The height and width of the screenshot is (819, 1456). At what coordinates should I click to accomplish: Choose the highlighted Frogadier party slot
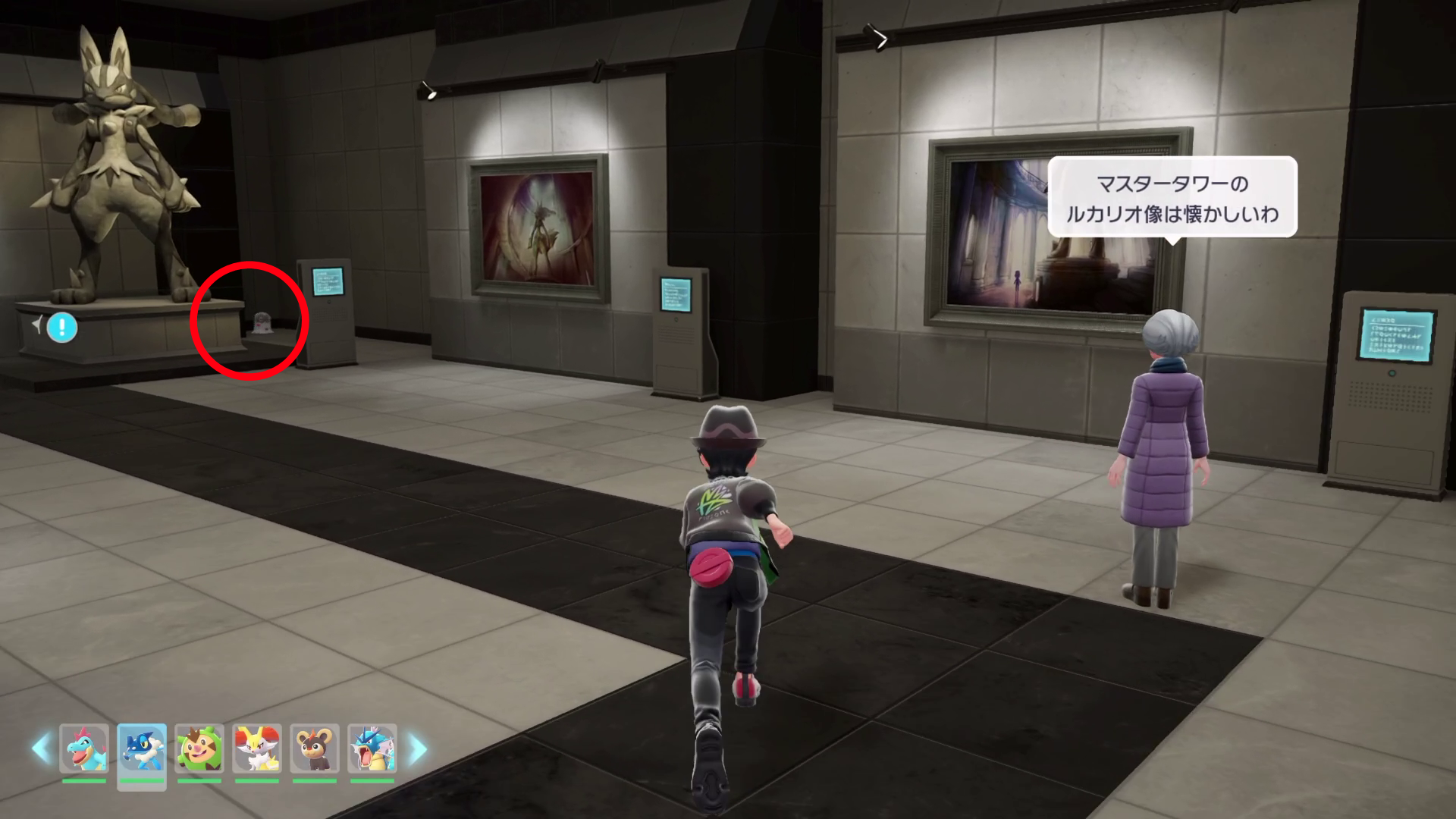click(x=142, y=748)
